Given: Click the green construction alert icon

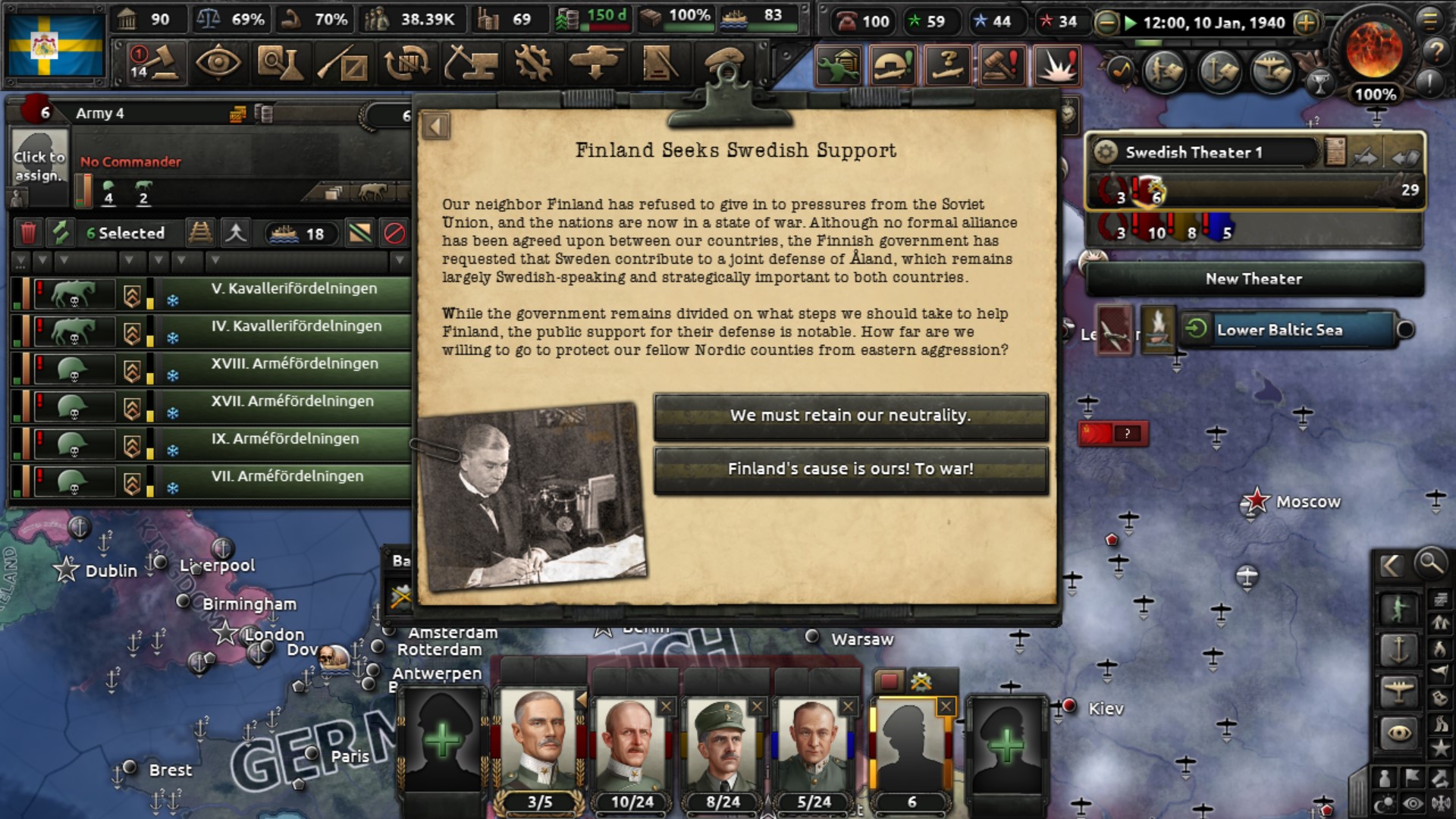Looking at the screenshot, I should coord(839,66).
